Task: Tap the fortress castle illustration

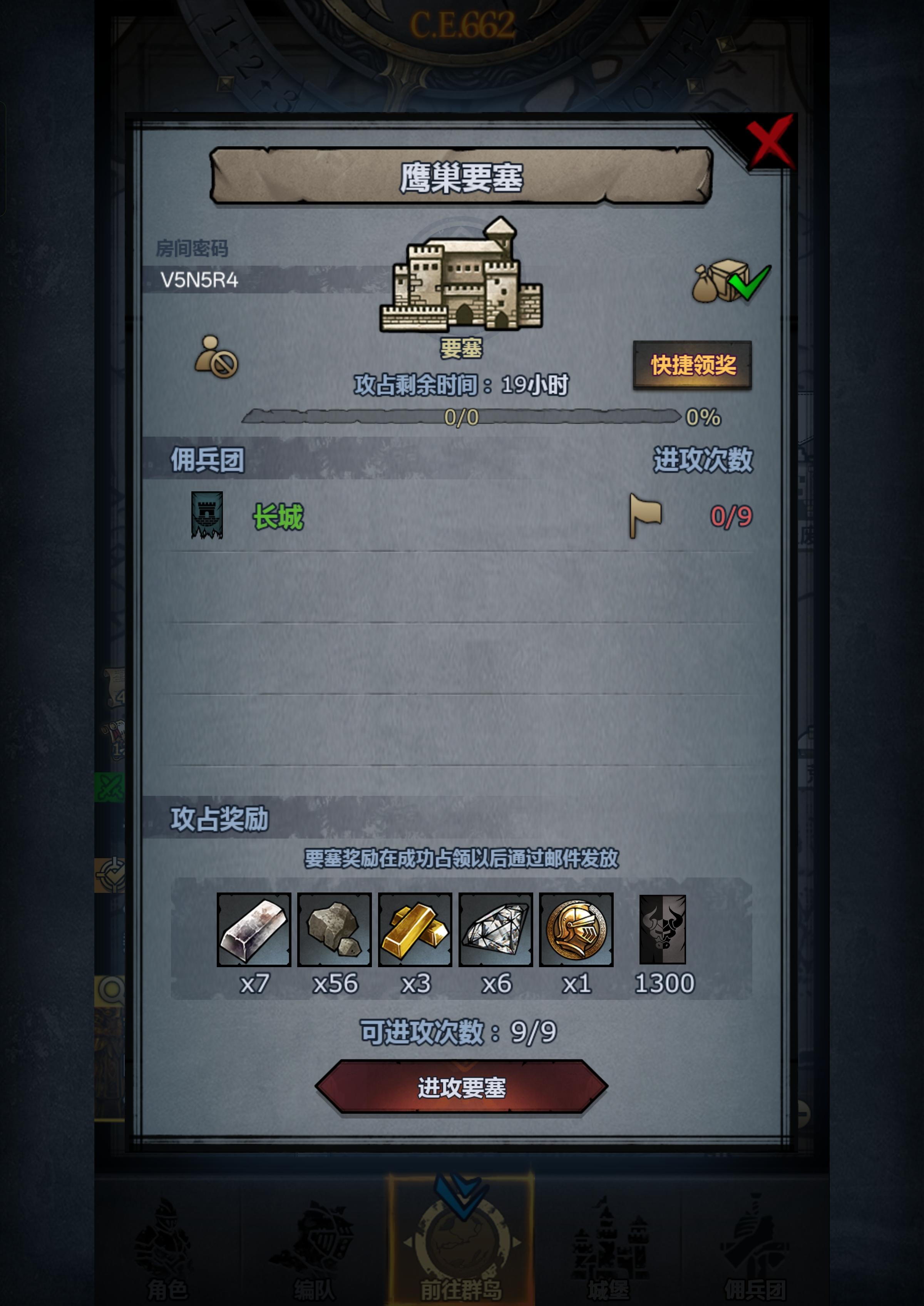Action: click(462, 279)
